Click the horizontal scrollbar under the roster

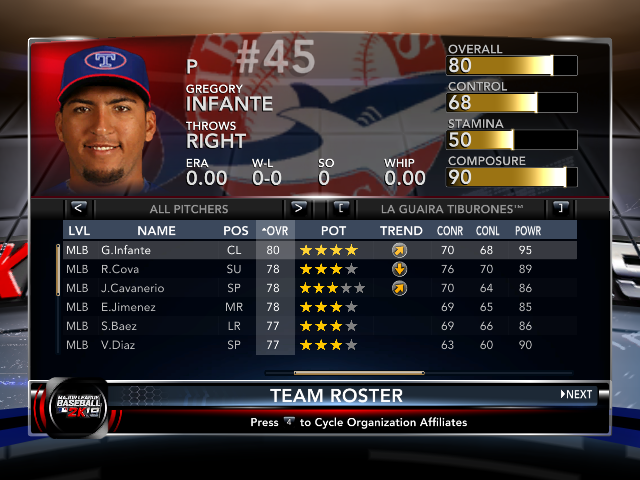click(345, 373)
